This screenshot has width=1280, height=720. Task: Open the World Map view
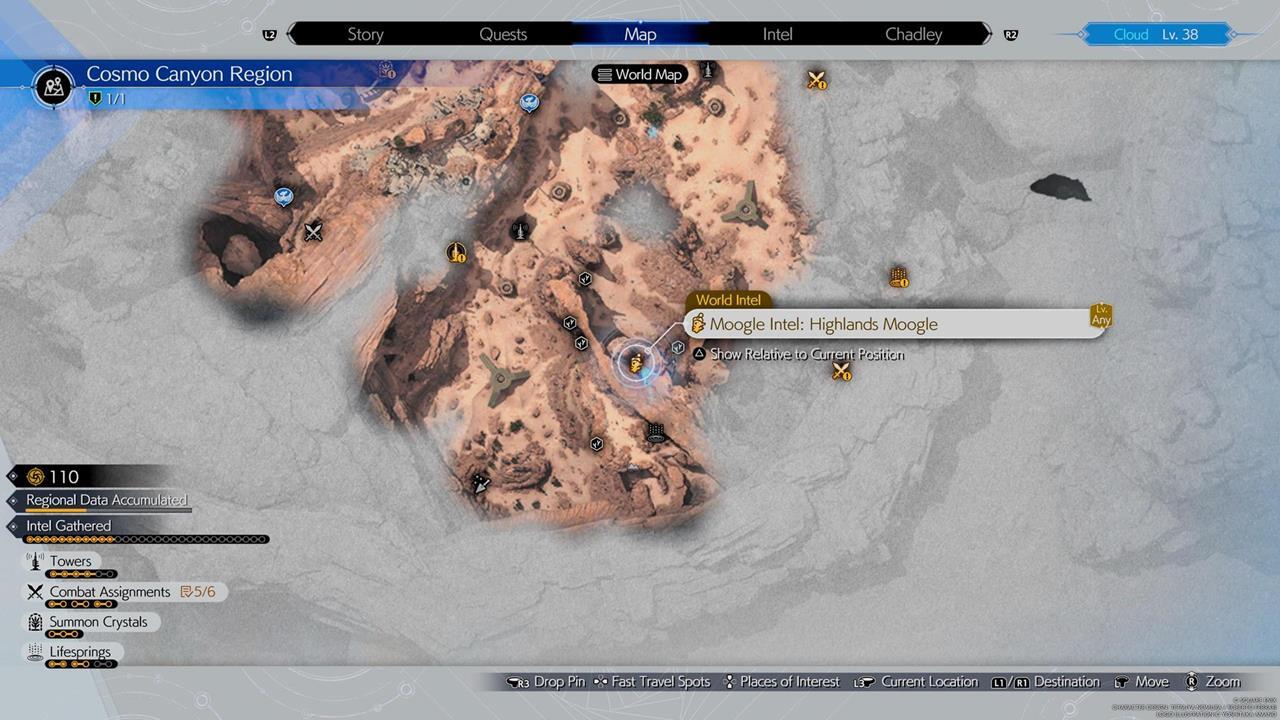[639, 74]
